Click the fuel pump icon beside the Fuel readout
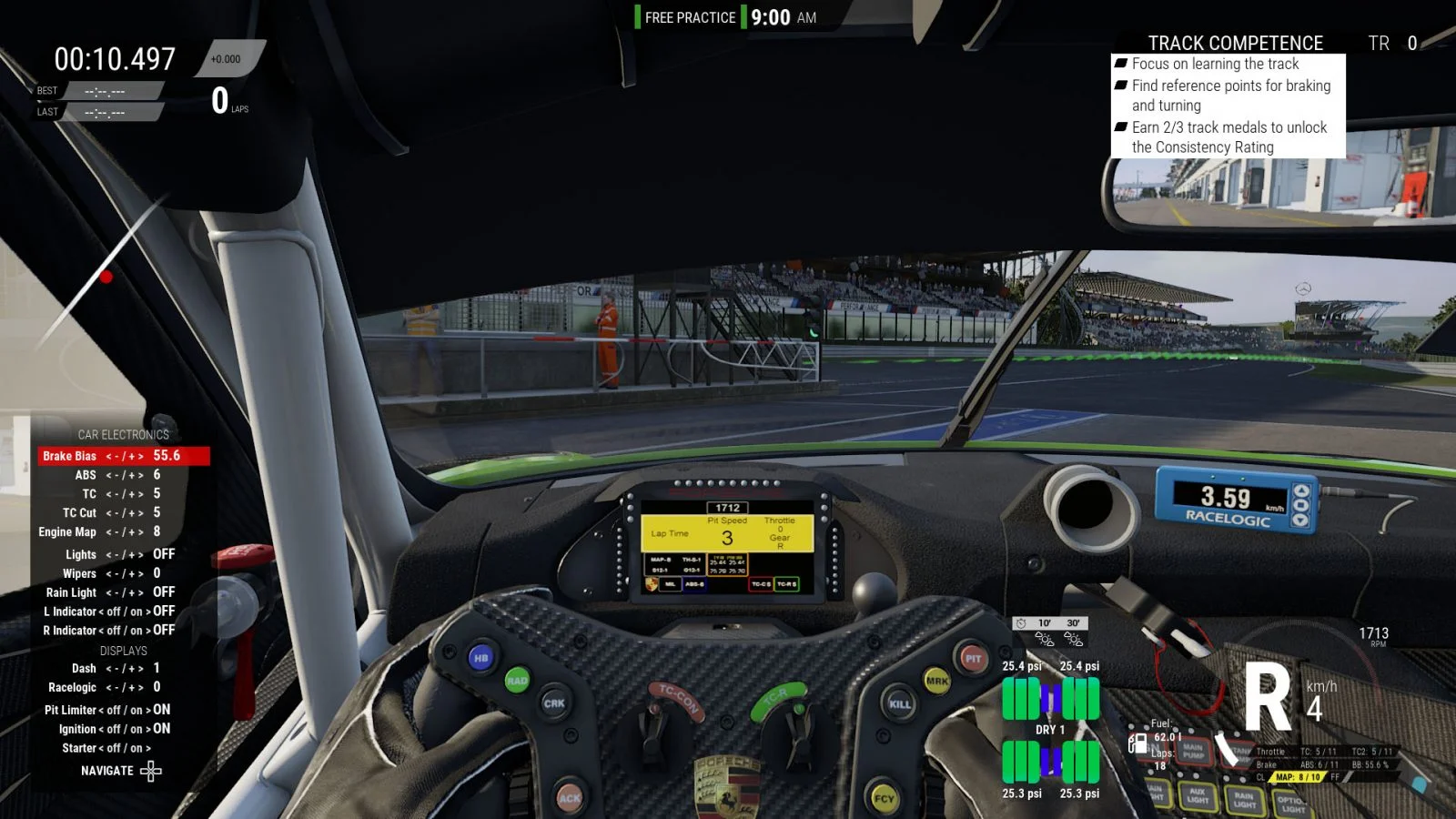This screenshot has height=819, width=1456. [x=1139, y=743]
